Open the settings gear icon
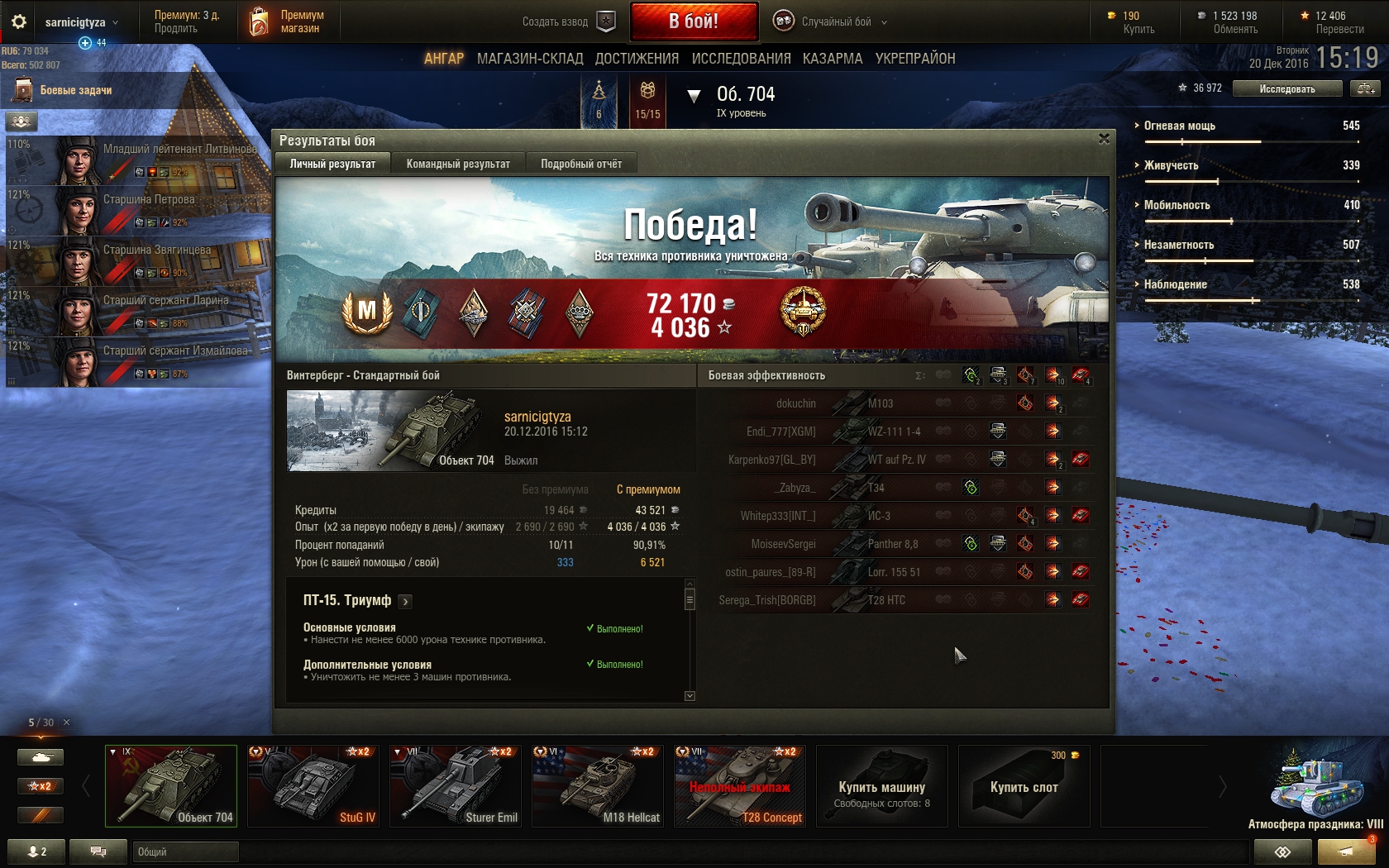The width and height of the screenshot is (1389, 868). pos(19,21)
